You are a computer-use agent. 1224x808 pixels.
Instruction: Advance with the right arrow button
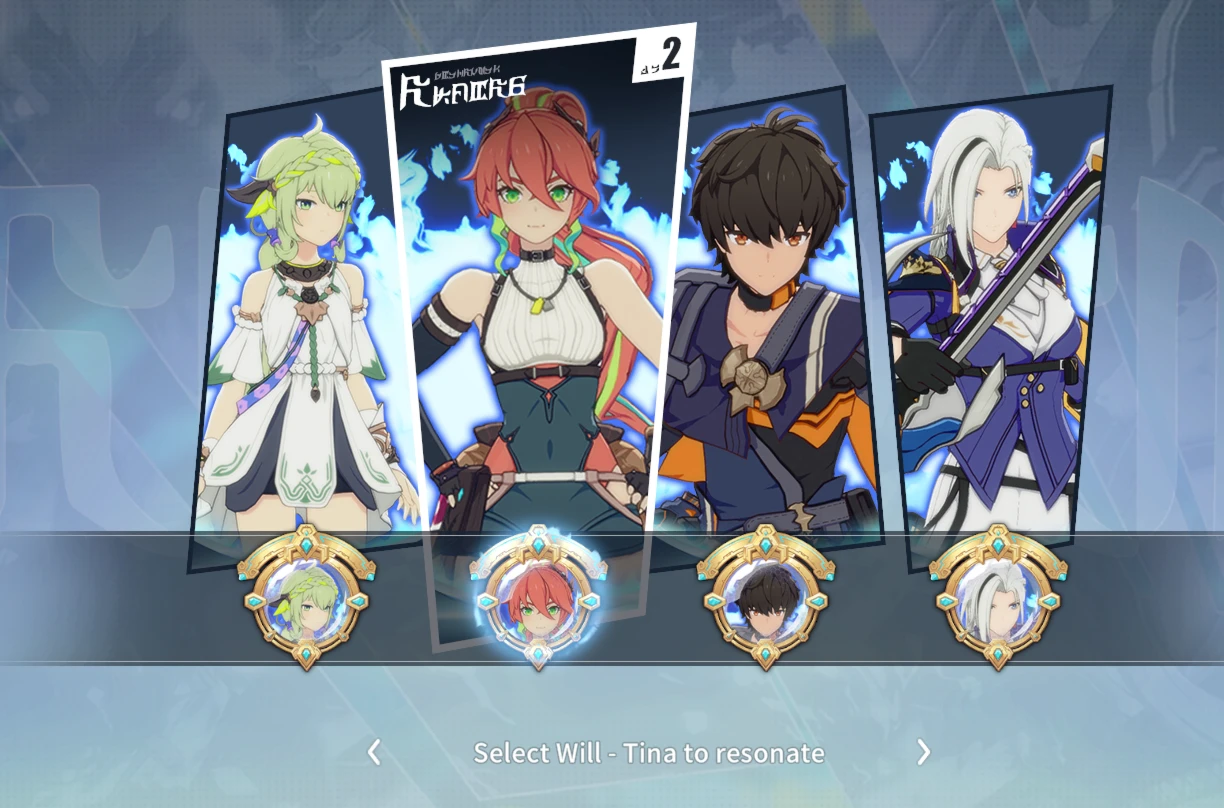(923, 752)
